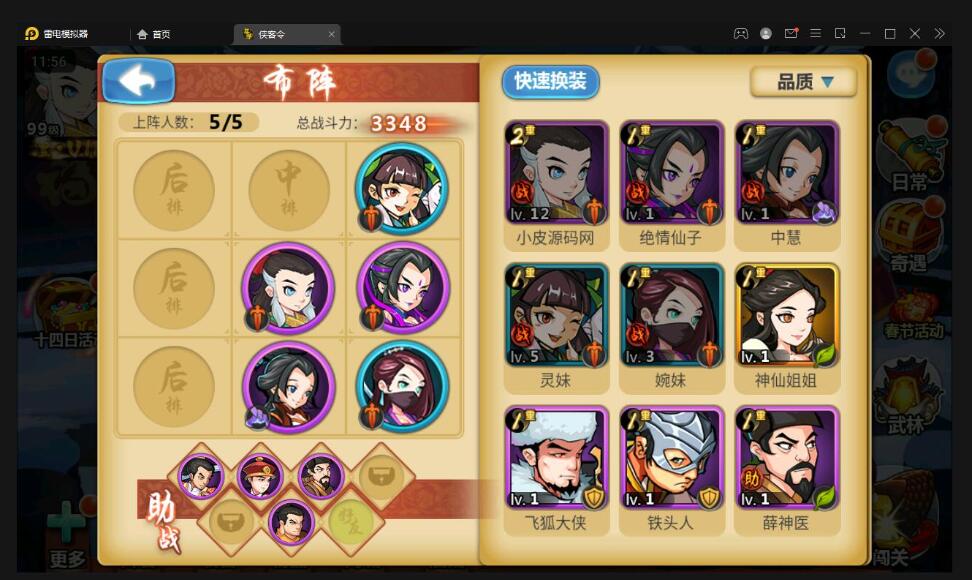Open the 奇遇 treasure chest icon
This screenshot has height=580, width=972.
click(x=909, y=237)
